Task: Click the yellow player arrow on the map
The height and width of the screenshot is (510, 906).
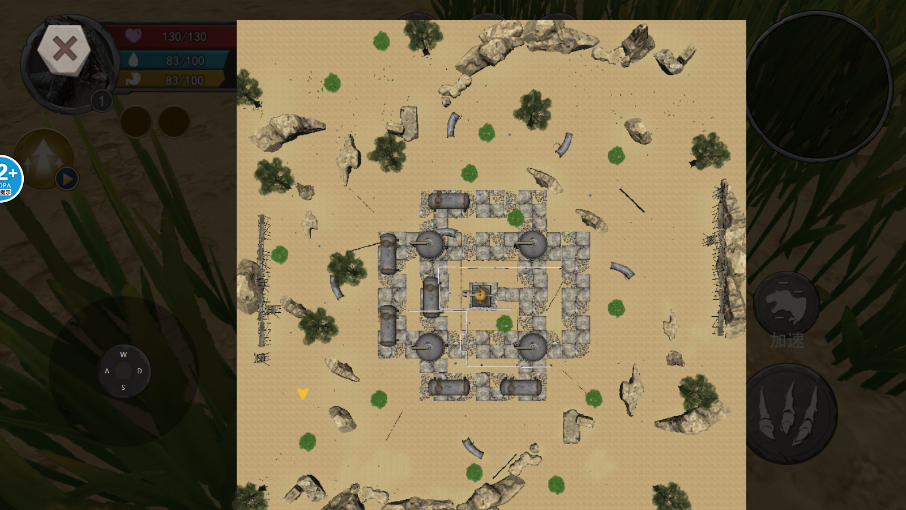Action: [x=302, y=394]
